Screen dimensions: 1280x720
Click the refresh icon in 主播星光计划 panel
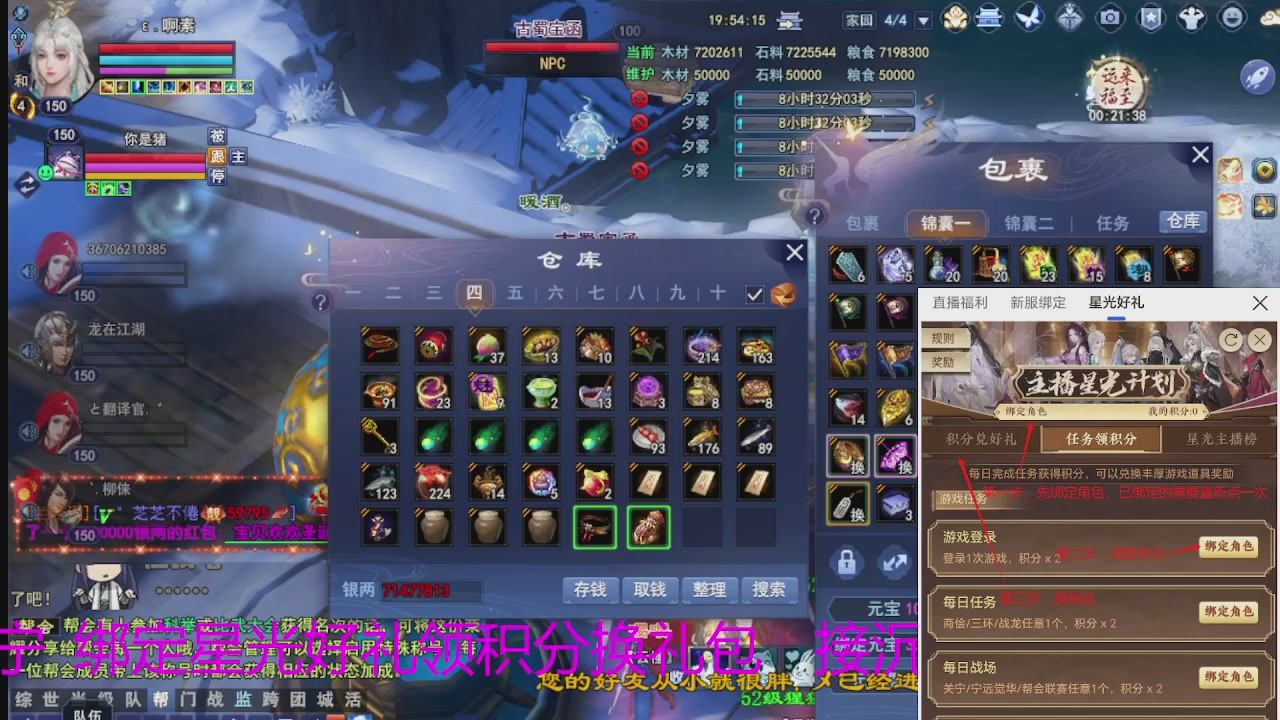pyautogui.click(x=1230, y=340)
